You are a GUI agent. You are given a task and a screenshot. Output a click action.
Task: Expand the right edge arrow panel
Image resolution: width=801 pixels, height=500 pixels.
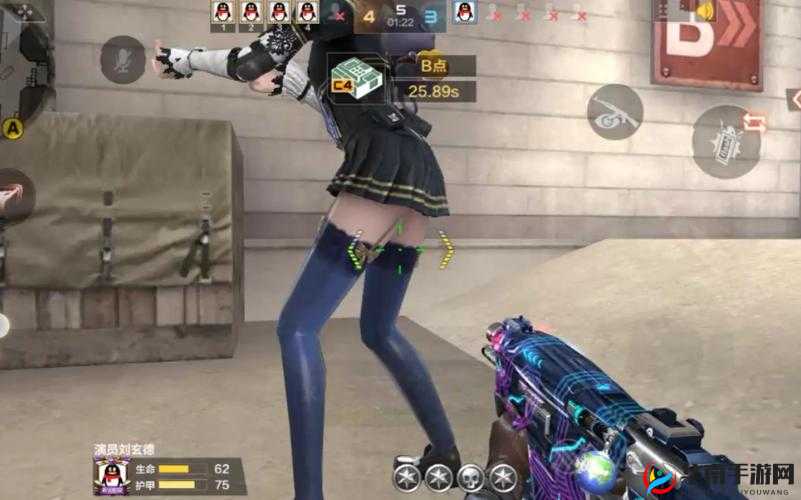(x=794, y=99)
